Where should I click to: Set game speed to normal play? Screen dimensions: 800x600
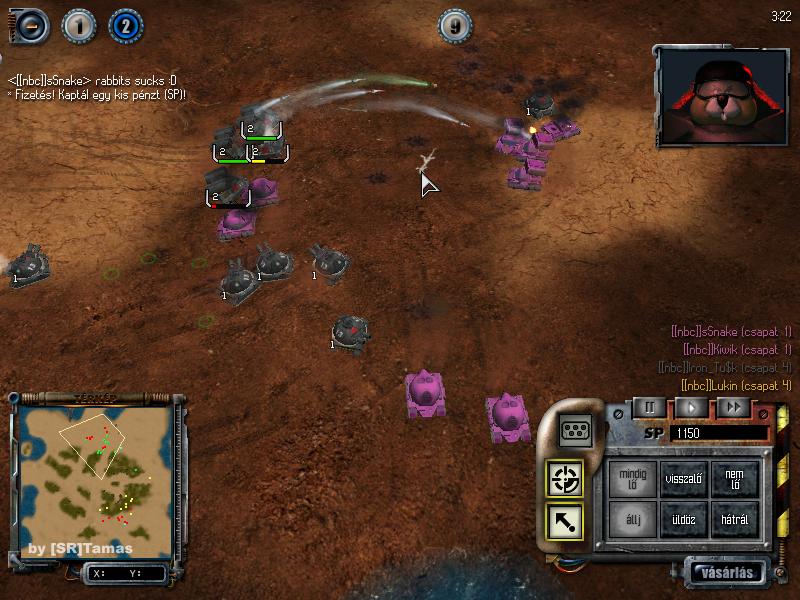pyautogui.click(x=691, y=407)
